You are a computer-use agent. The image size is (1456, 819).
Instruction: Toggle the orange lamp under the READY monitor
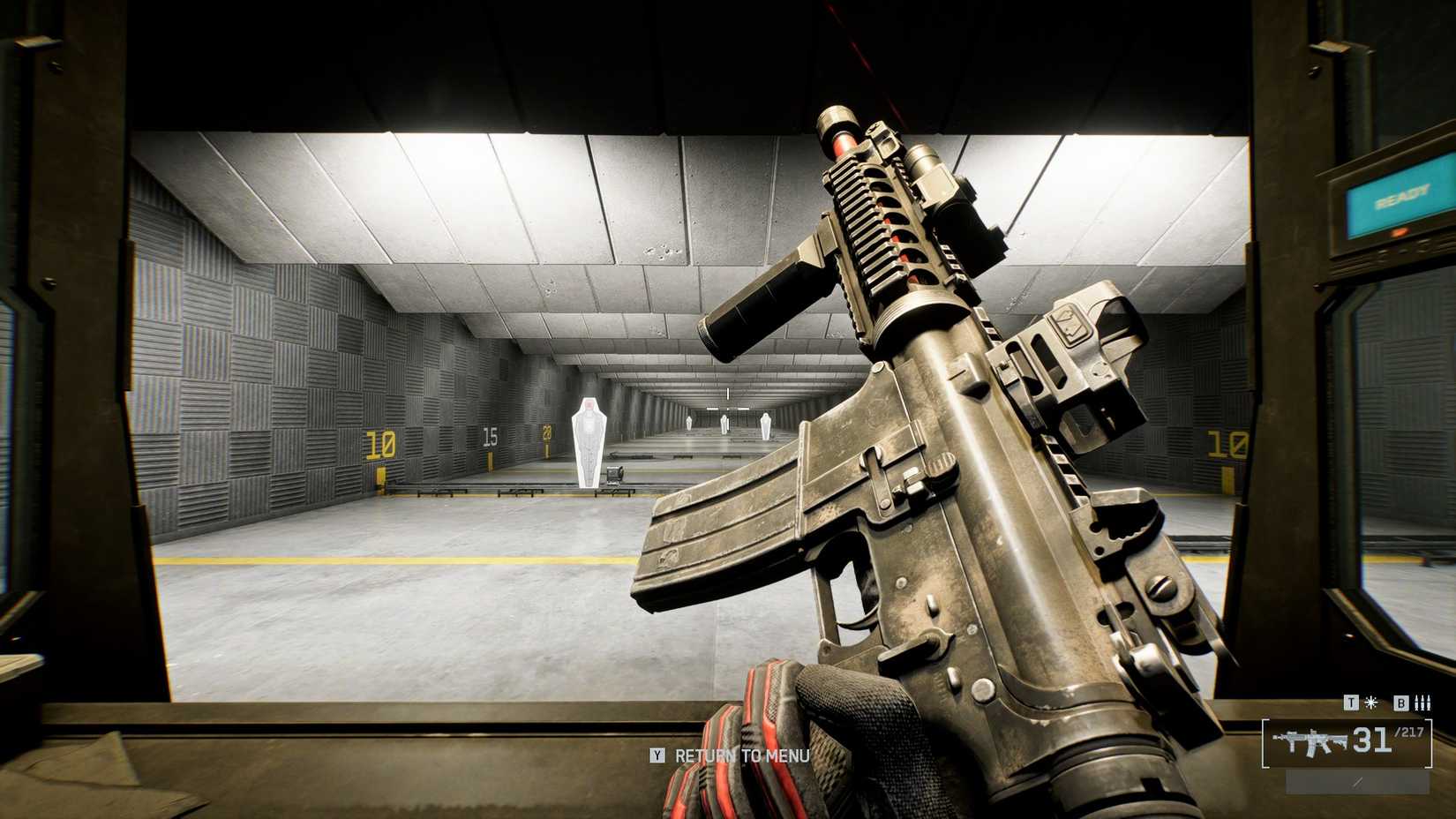tap(1400, 231)
